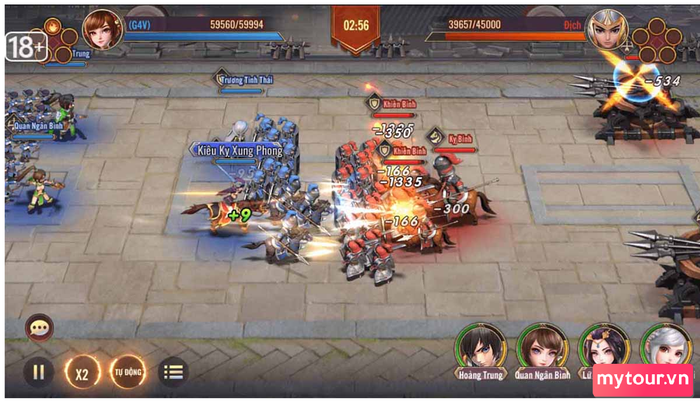Select the purple-haired hero portrait

tap(604, 348)
